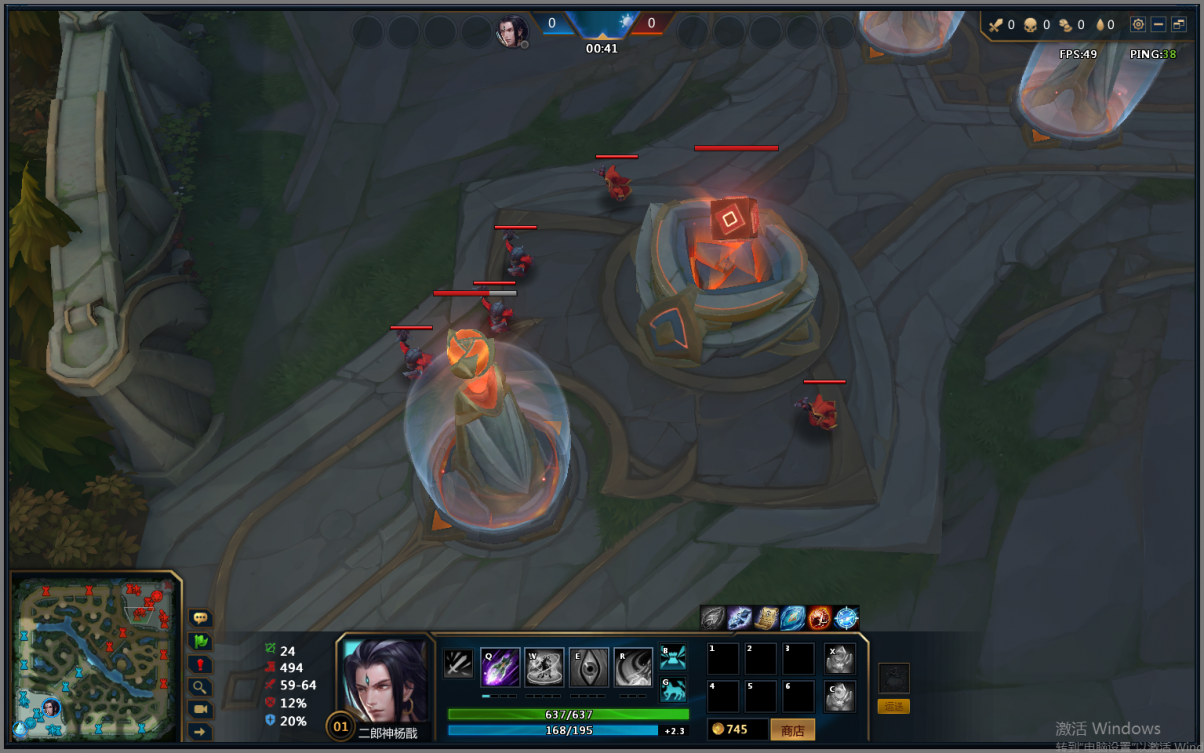
Task: Select the green flag signal button
Action: coord(200,642)
